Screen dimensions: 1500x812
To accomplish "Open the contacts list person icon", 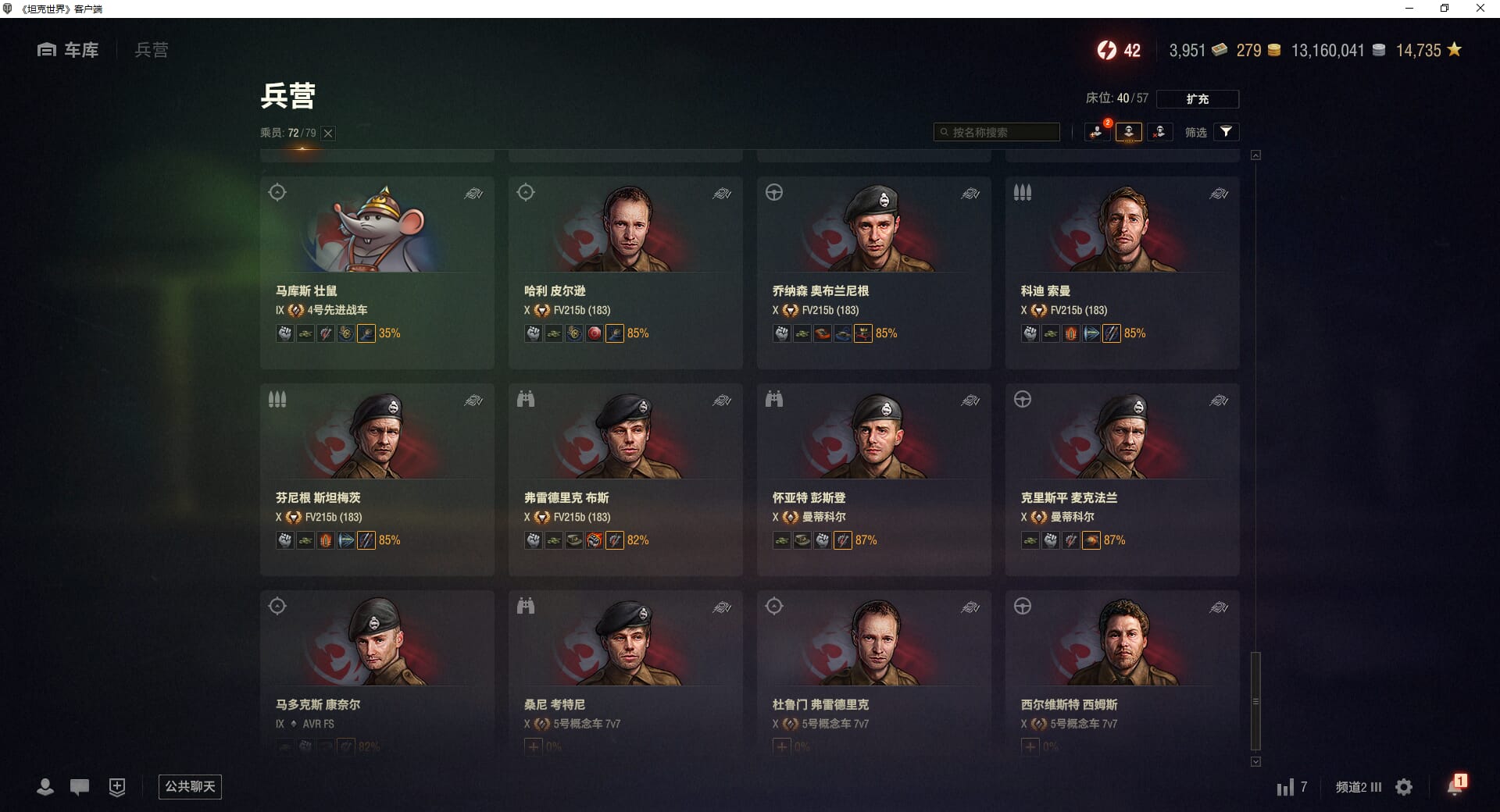I will pos(45,787).
